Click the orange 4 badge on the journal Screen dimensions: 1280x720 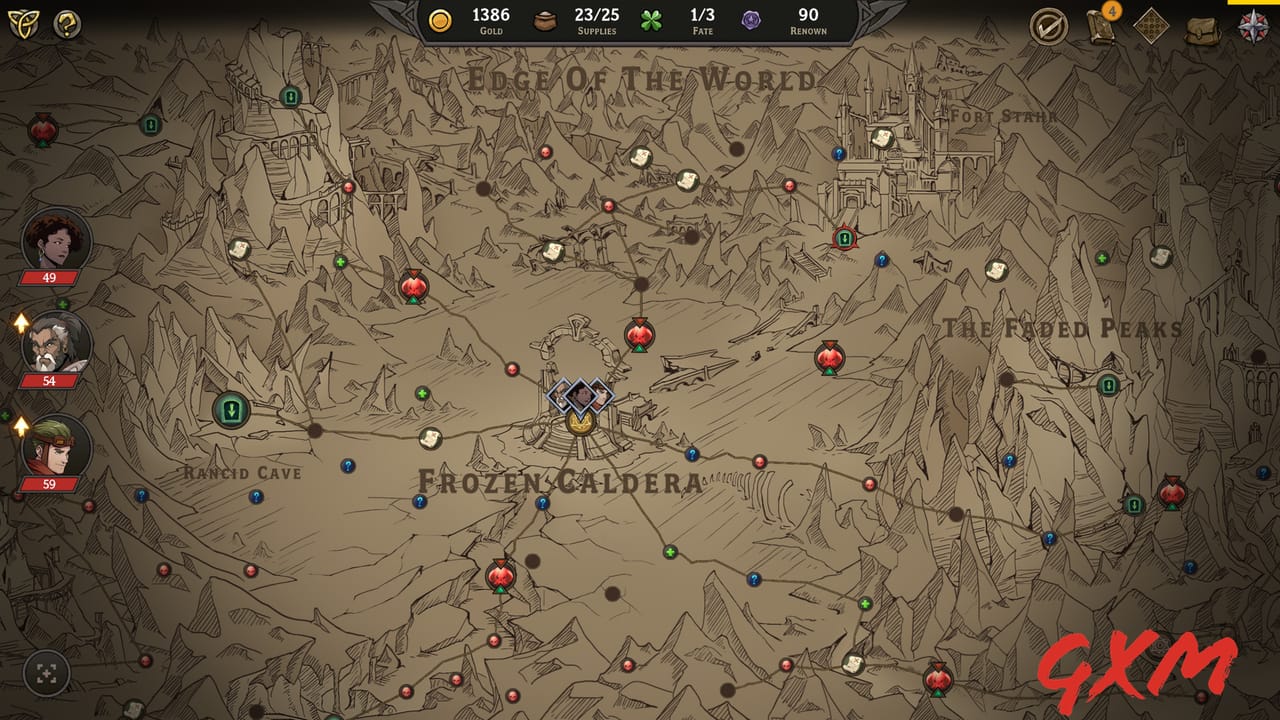point(1110,12)
